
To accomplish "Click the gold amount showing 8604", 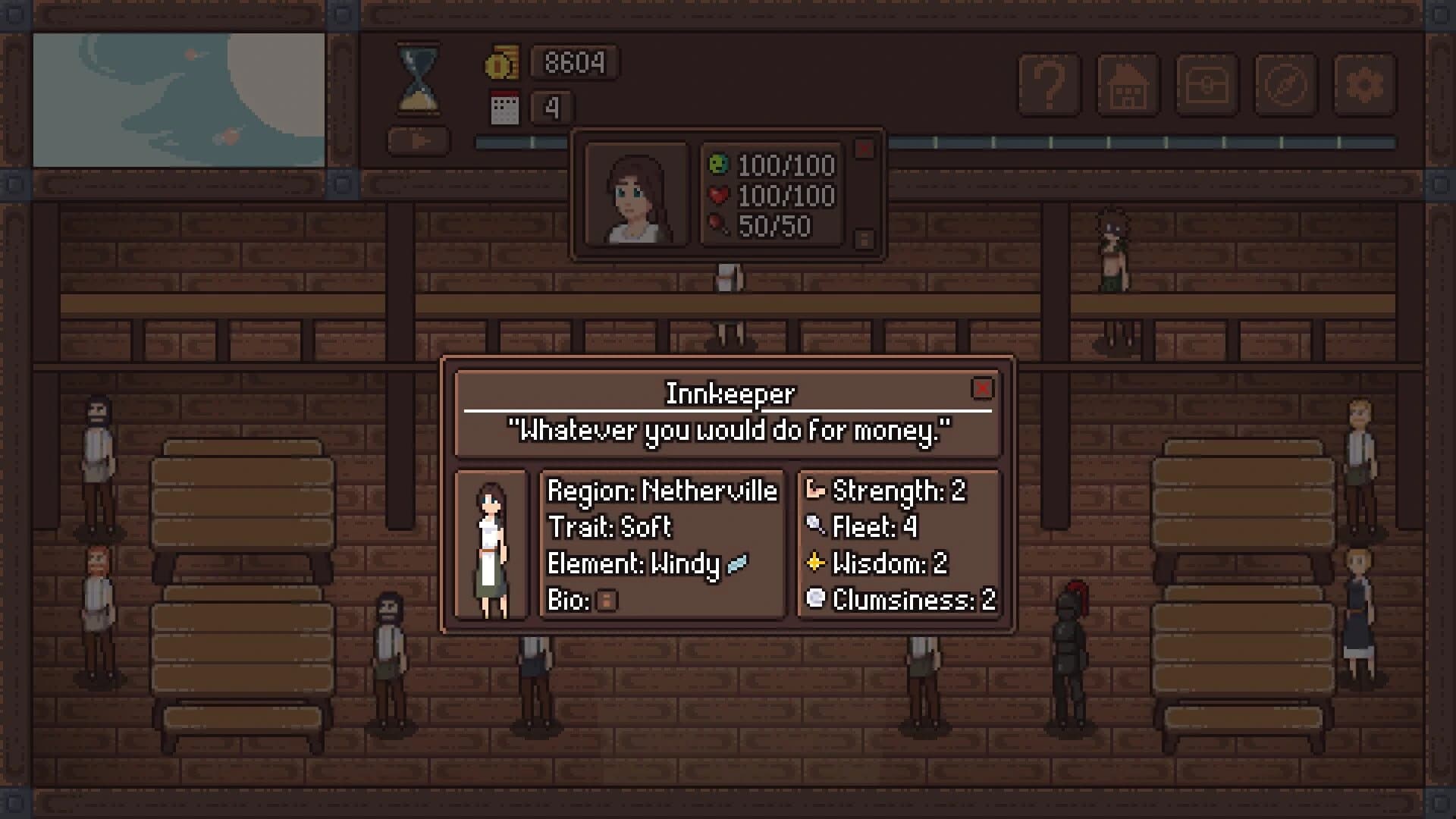I will 574,64.
